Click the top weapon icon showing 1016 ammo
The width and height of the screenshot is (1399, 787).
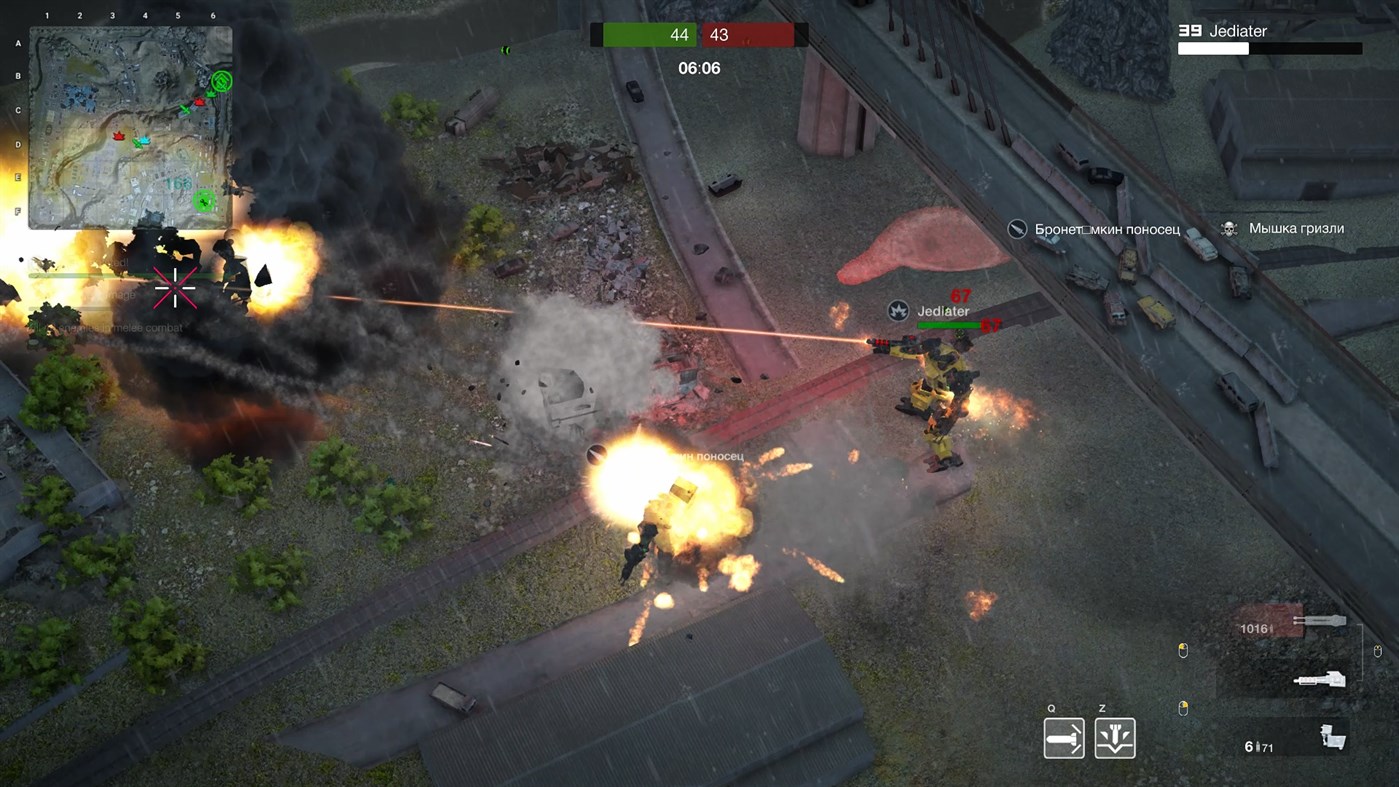[1320, 621]
